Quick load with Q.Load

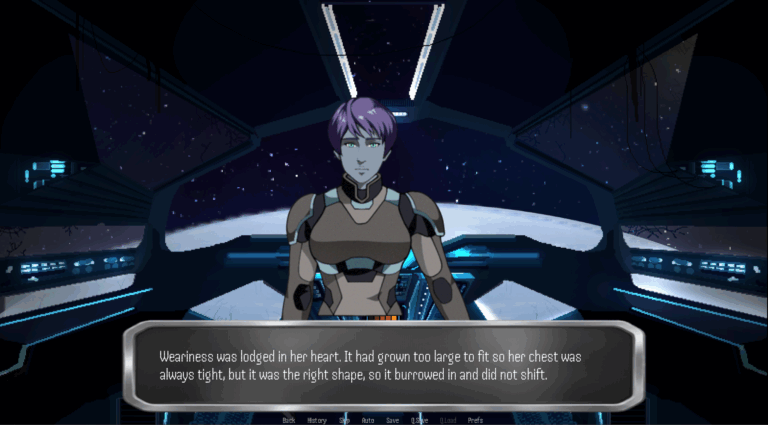point(448,420)
